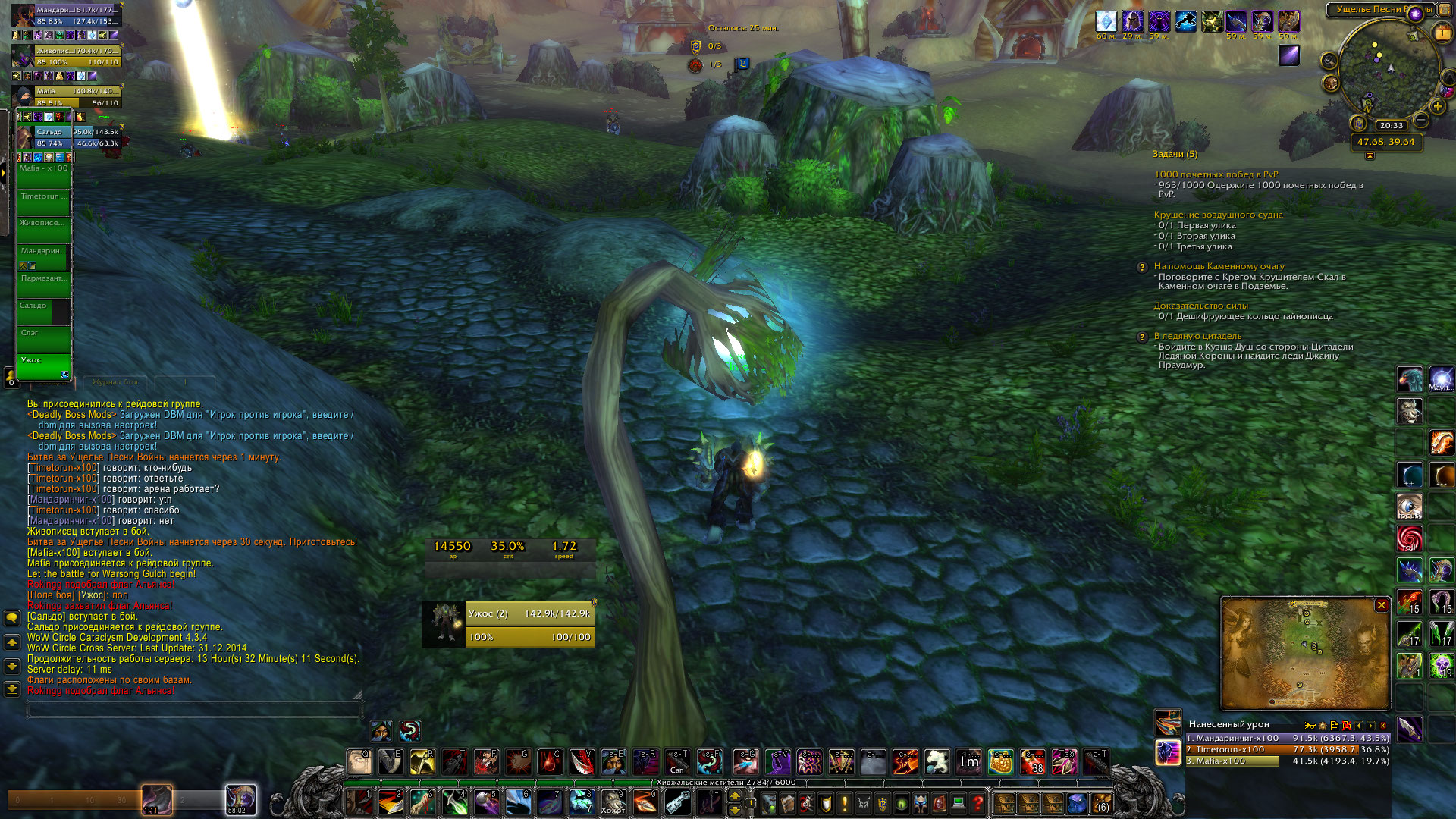Close the battlefield zone map

click(x=1382, y=605)
